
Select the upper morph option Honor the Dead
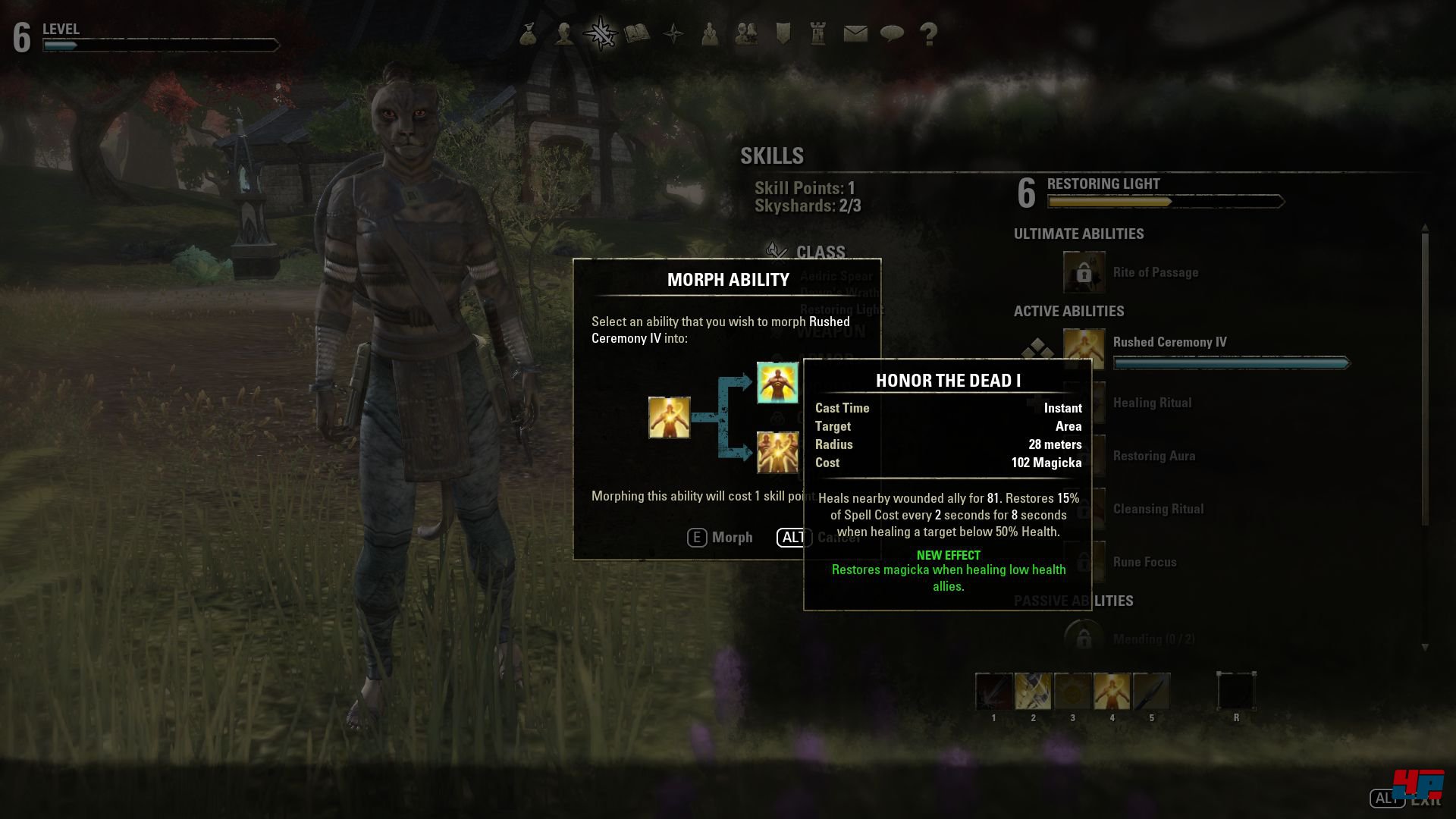[777, 382]
